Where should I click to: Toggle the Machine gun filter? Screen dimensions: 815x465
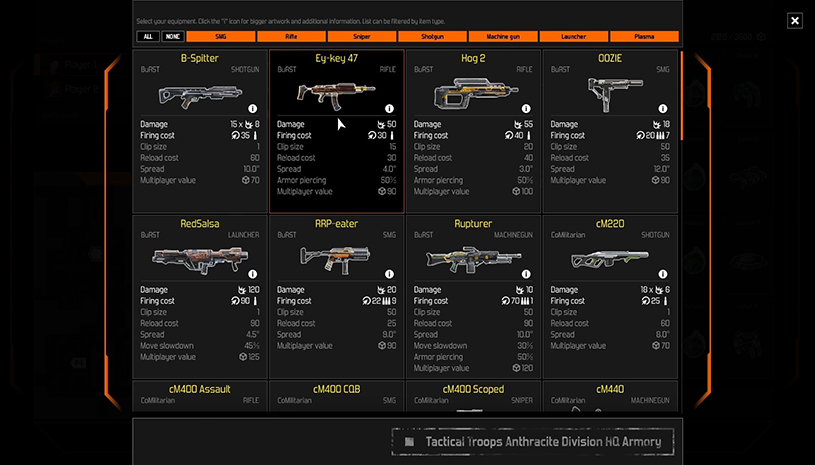(x=503, y=37)
